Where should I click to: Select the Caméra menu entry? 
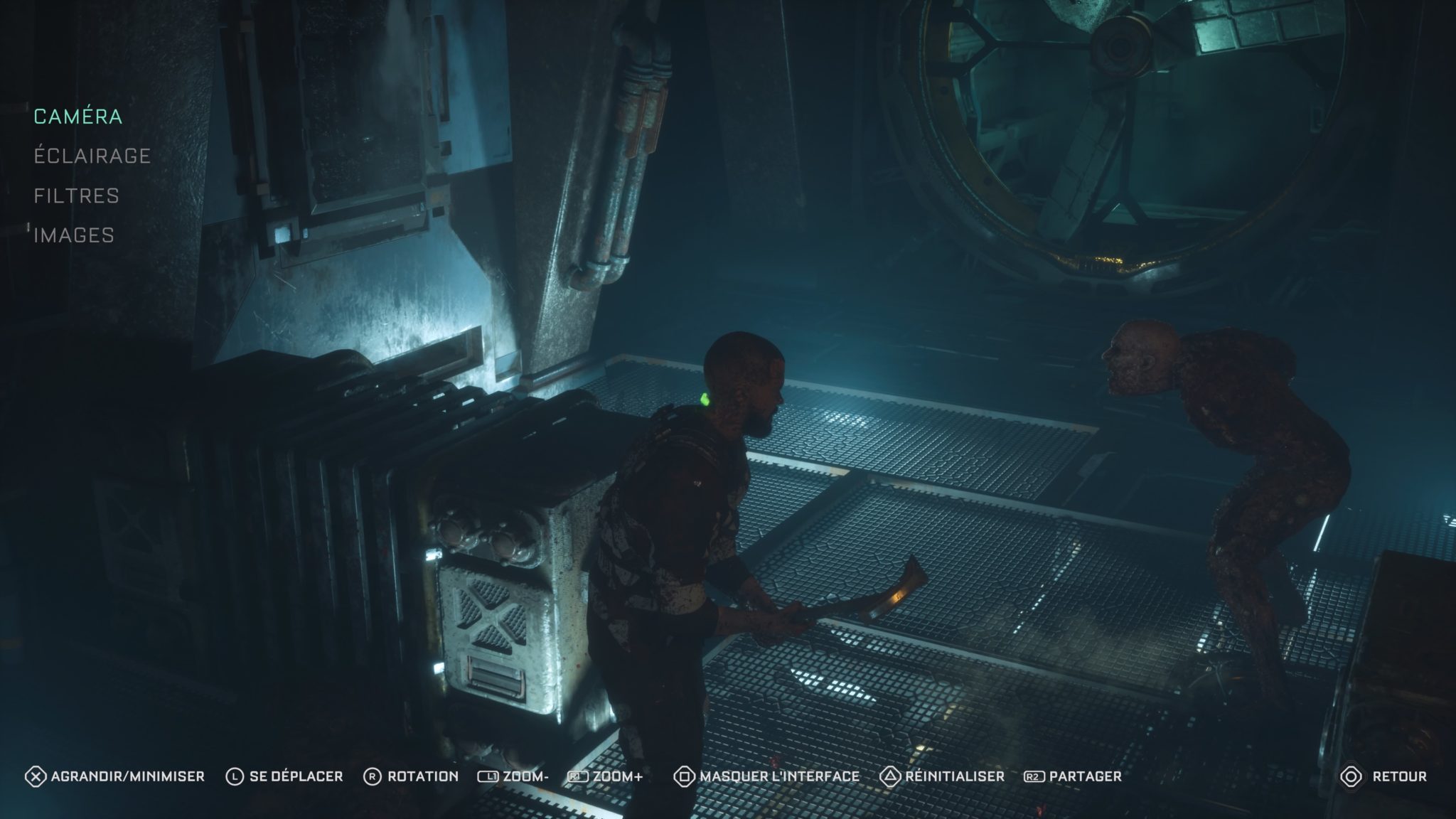78,117
